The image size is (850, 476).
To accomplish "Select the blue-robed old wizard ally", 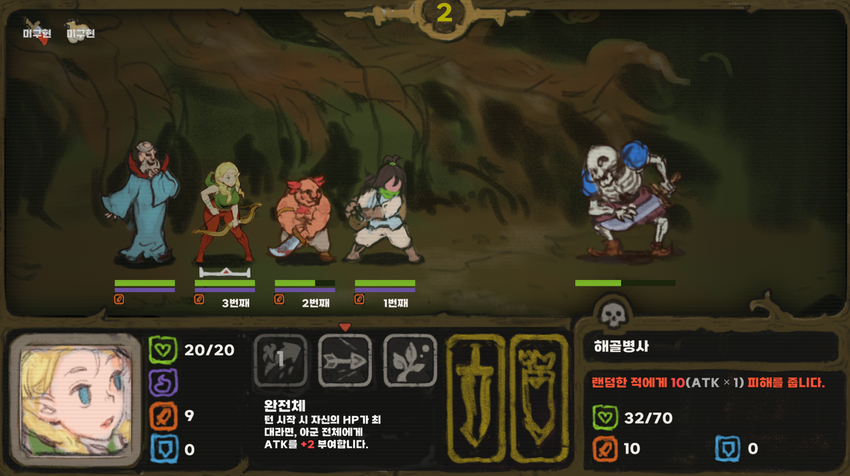I will tap(142, 205).
